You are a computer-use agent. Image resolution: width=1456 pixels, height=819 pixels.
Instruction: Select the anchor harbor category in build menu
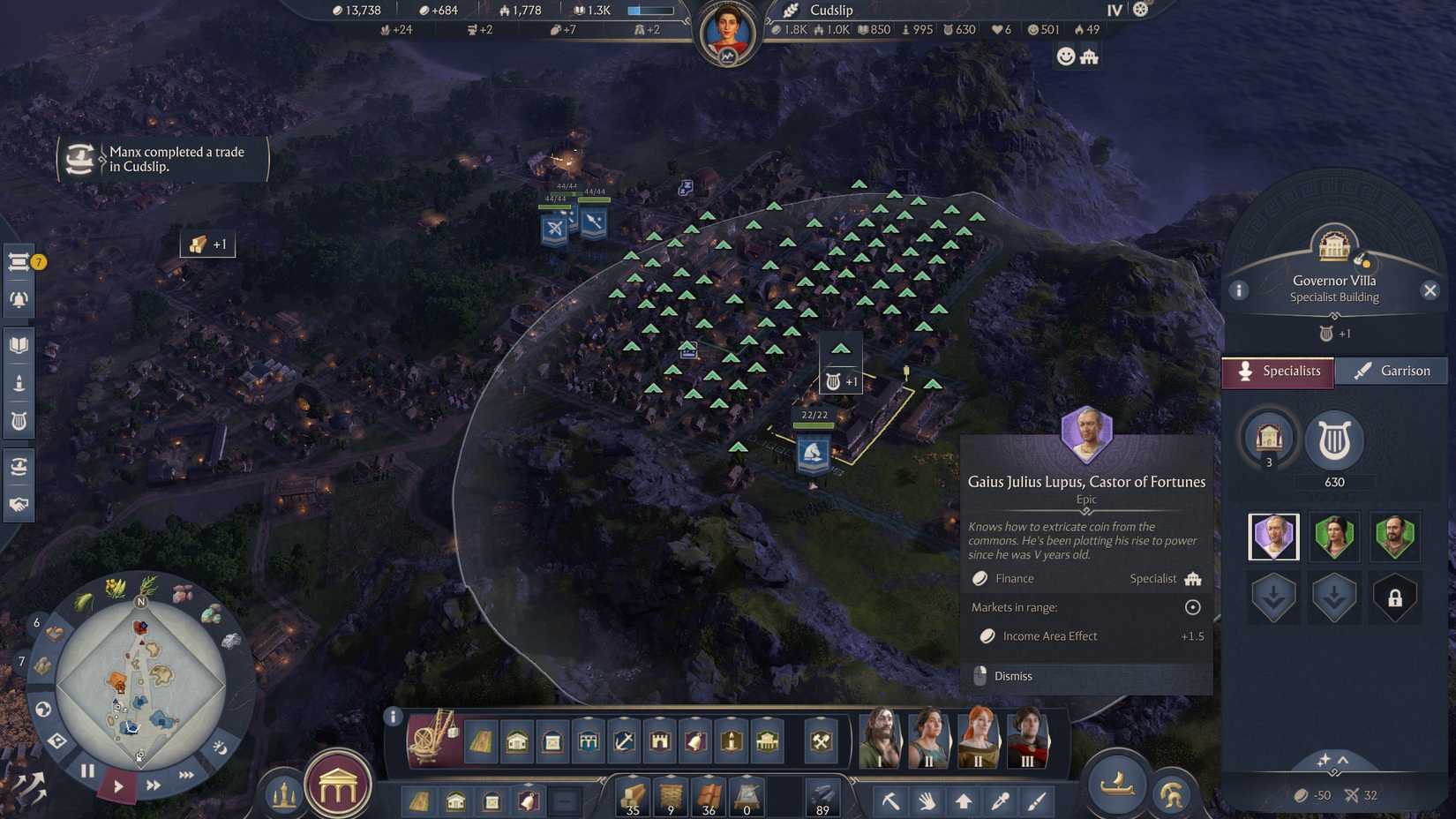pyautogui.click(x=623, y=741)
